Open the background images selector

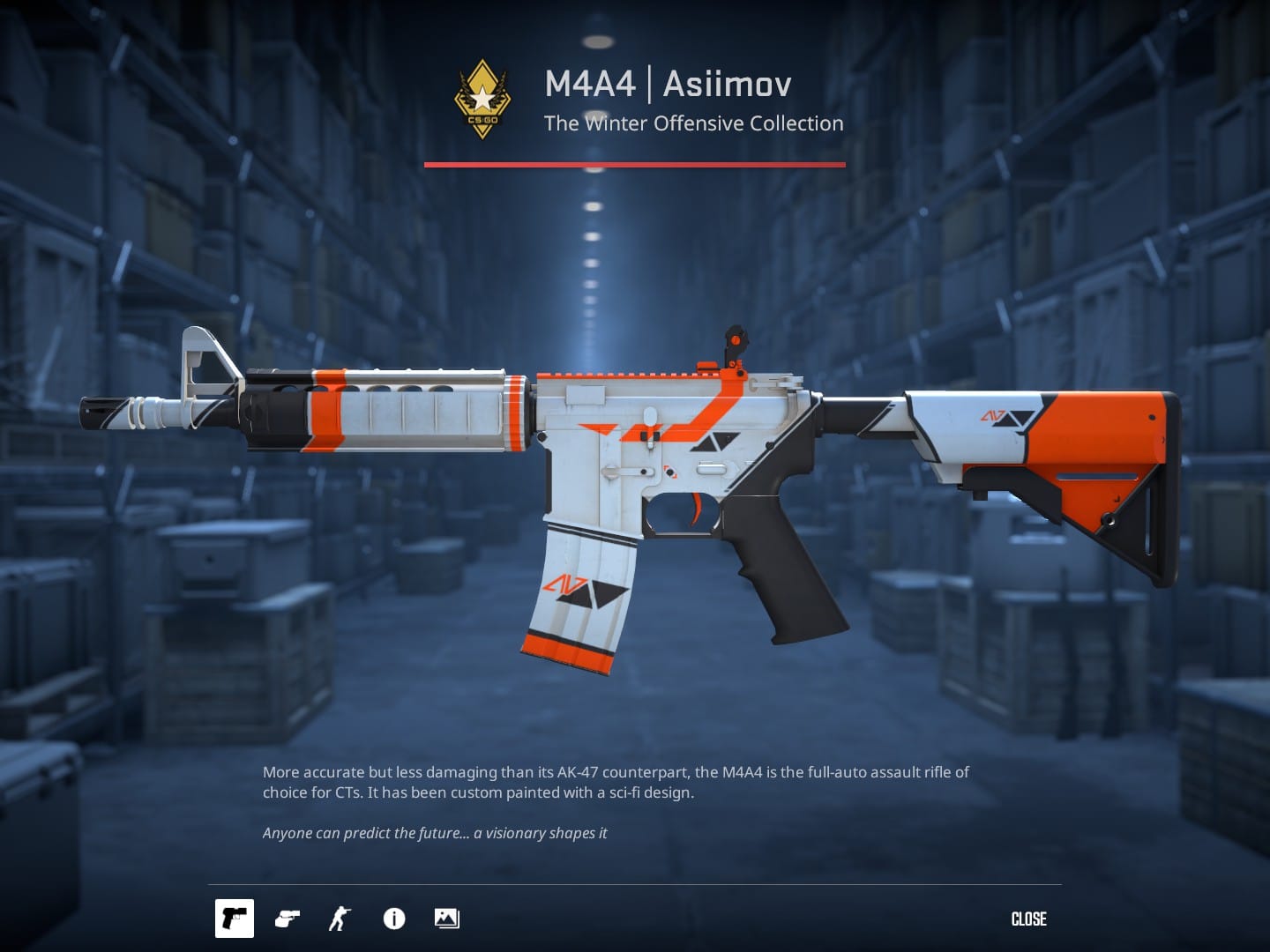(x=446, y=919)
